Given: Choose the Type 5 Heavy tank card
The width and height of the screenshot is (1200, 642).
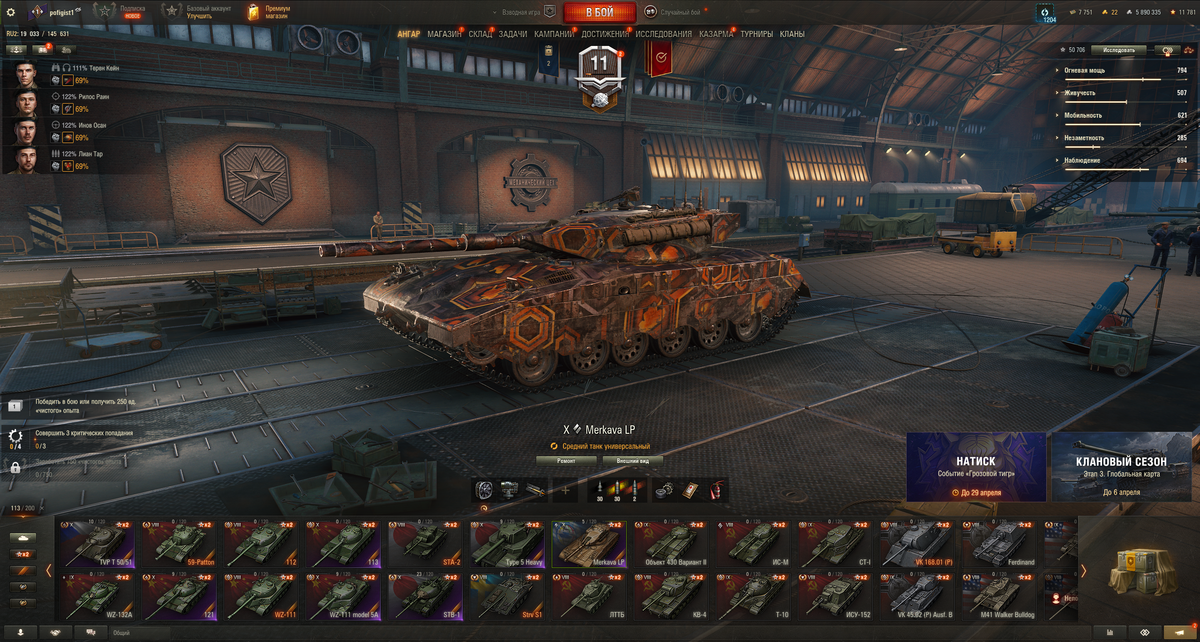Looking at the screenshot, I should [x=508, y=543].
